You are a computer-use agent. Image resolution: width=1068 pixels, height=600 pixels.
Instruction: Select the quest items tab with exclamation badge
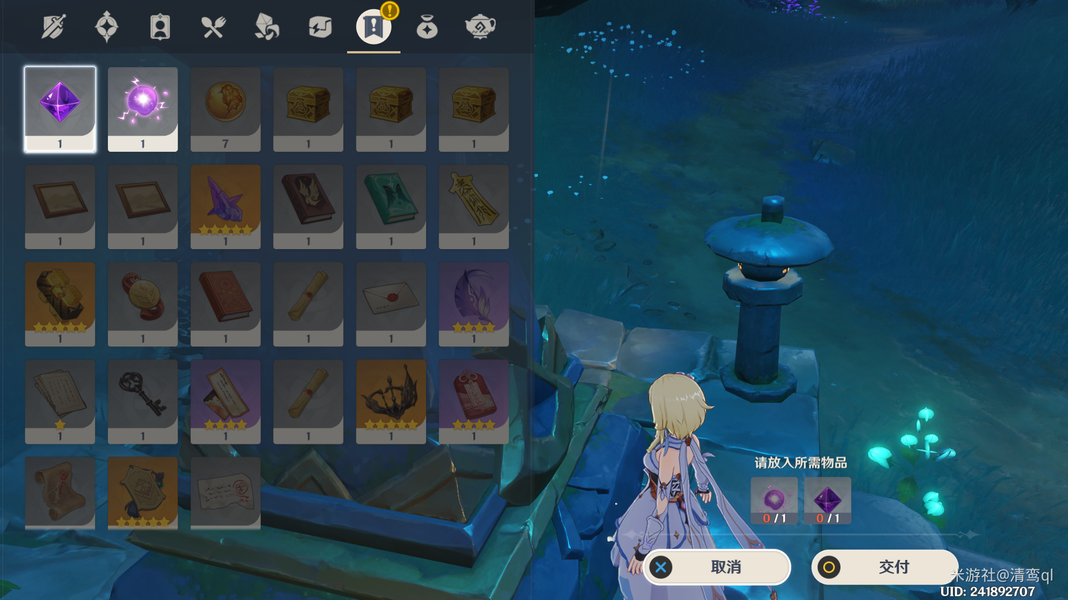coord(373,27)
